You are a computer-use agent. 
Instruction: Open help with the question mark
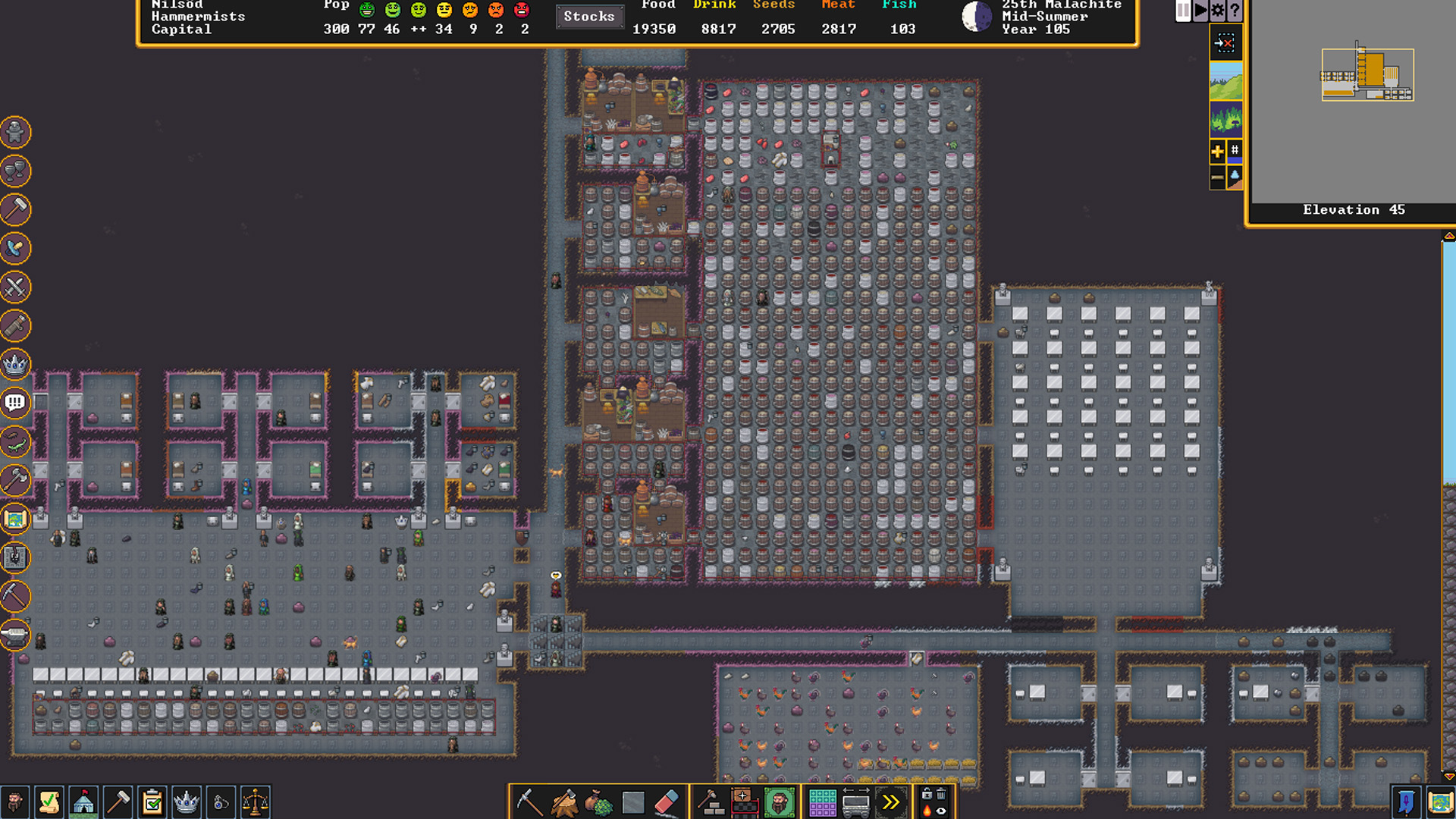[x=1235, y=11]
